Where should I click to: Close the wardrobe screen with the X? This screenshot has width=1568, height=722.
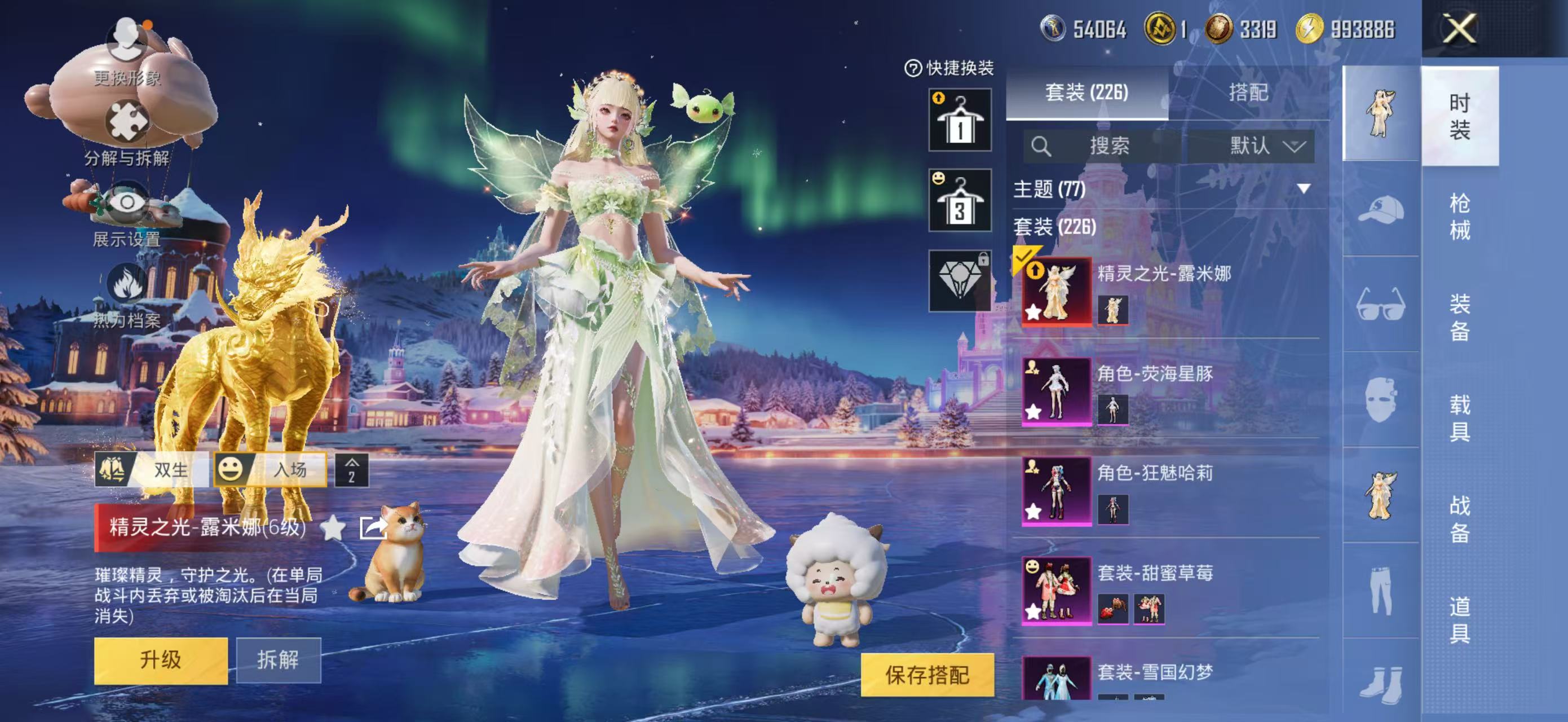tap(1459, 29)
